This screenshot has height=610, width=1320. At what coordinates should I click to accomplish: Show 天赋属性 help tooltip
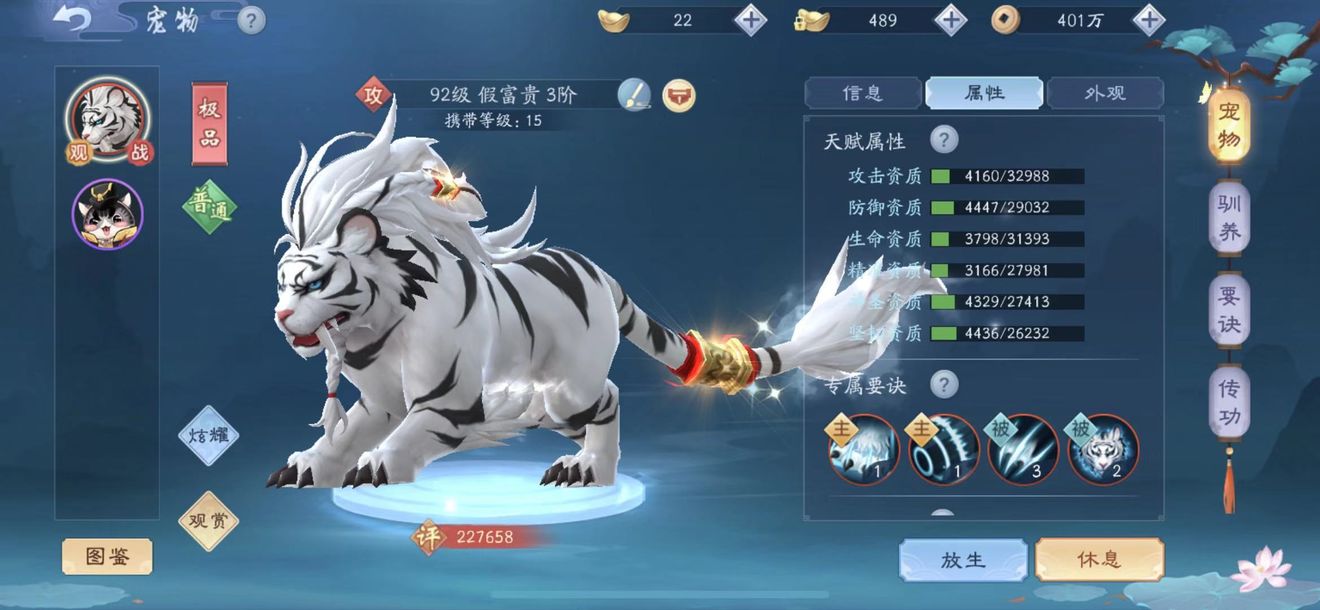coord(944,140)
